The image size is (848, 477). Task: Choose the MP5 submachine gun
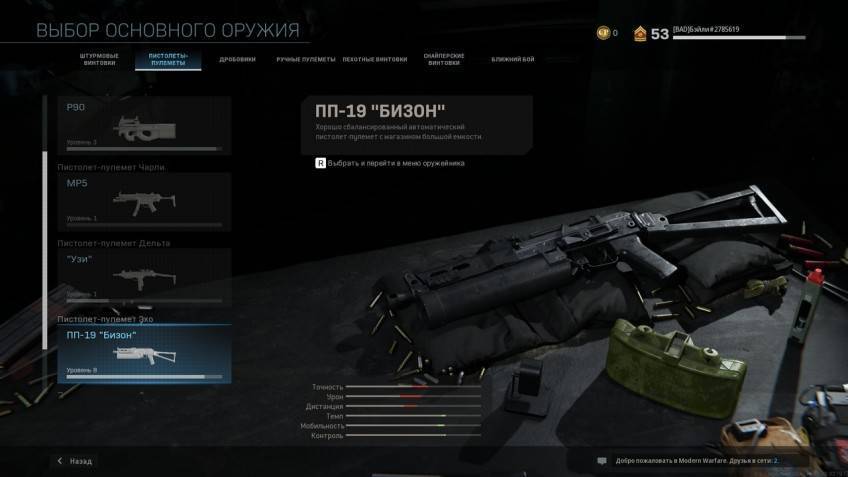[146, 202]
